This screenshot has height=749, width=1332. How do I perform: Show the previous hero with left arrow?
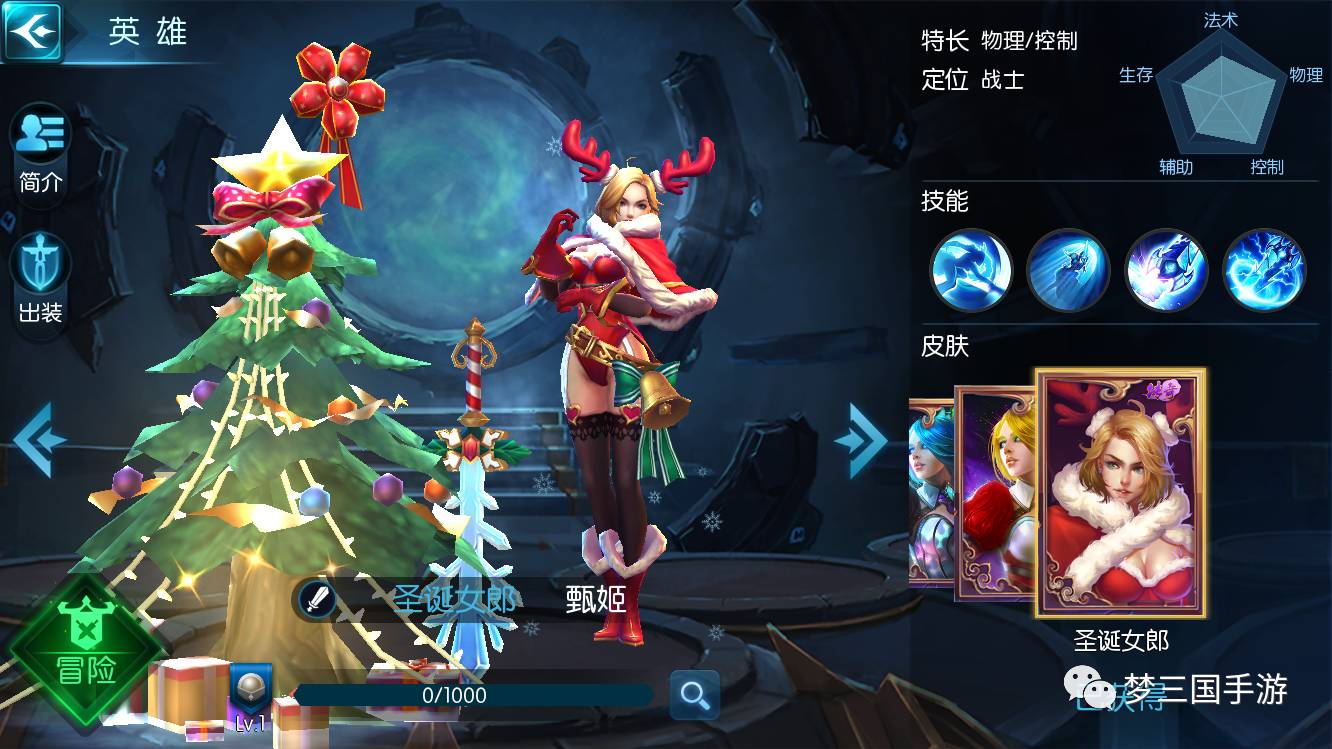click(39, 439)
